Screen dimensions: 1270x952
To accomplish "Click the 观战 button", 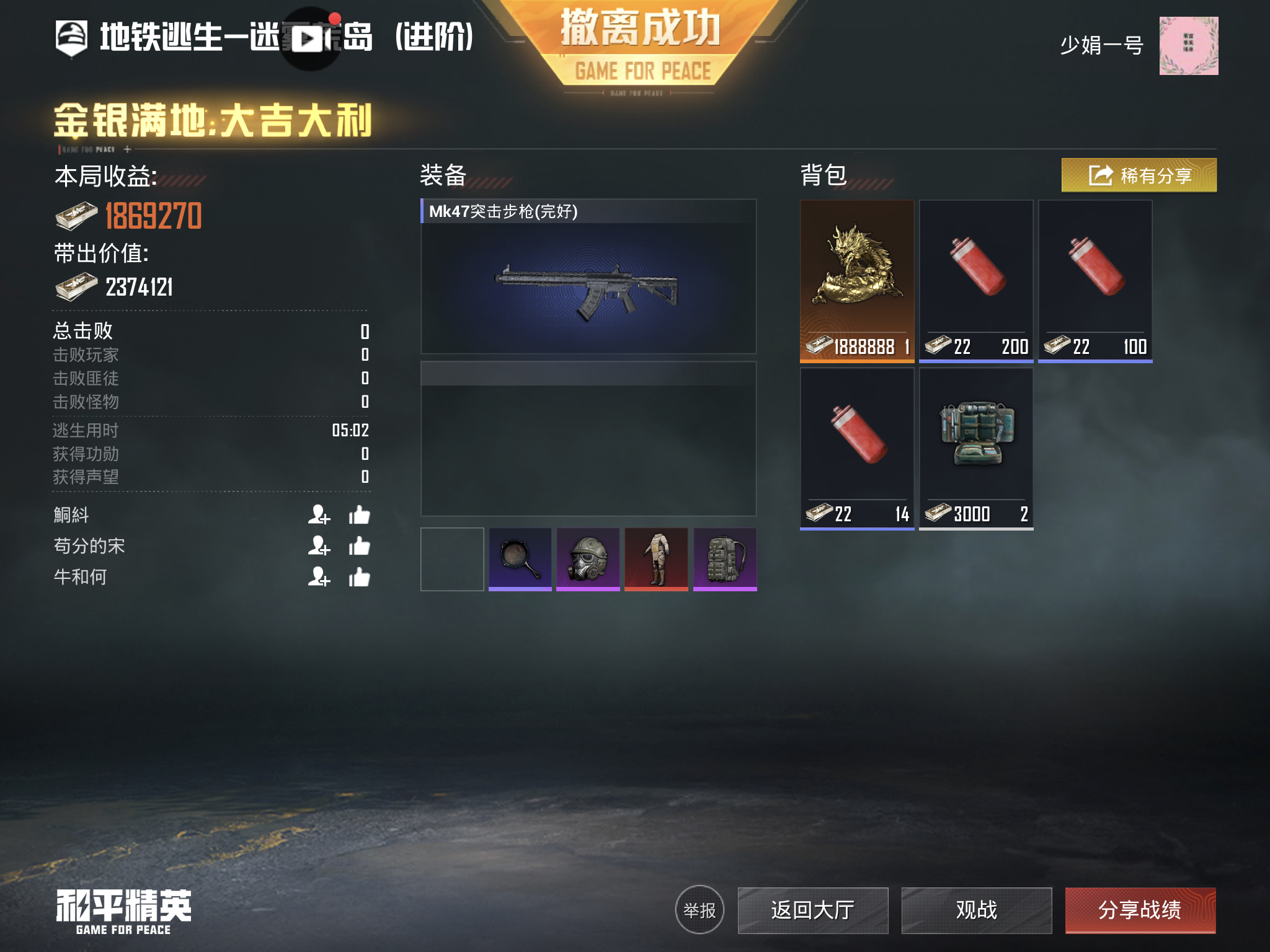I will pos(976,910).
